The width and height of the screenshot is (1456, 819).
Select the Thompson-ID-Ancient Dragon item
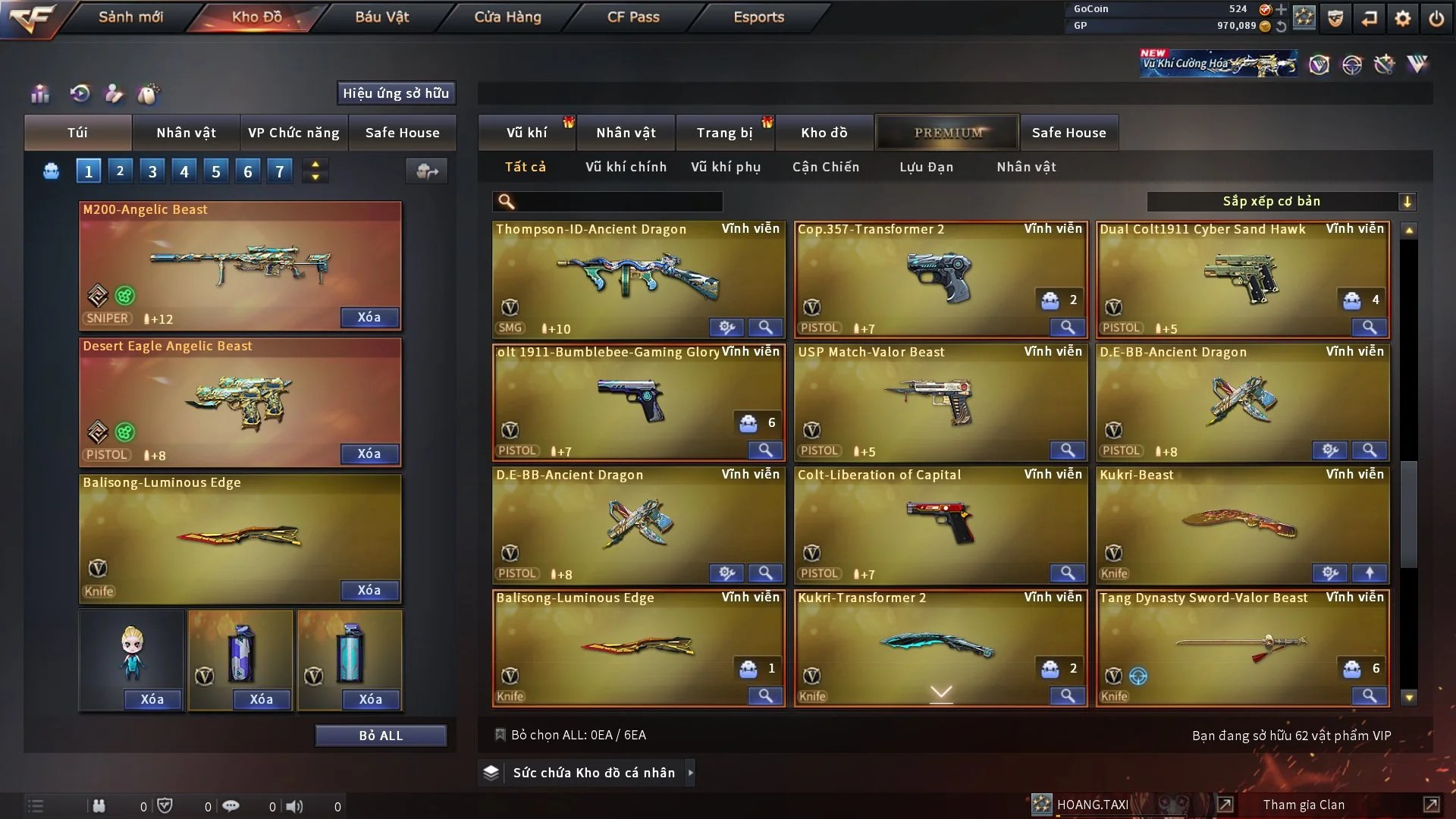tap(638, 278)
